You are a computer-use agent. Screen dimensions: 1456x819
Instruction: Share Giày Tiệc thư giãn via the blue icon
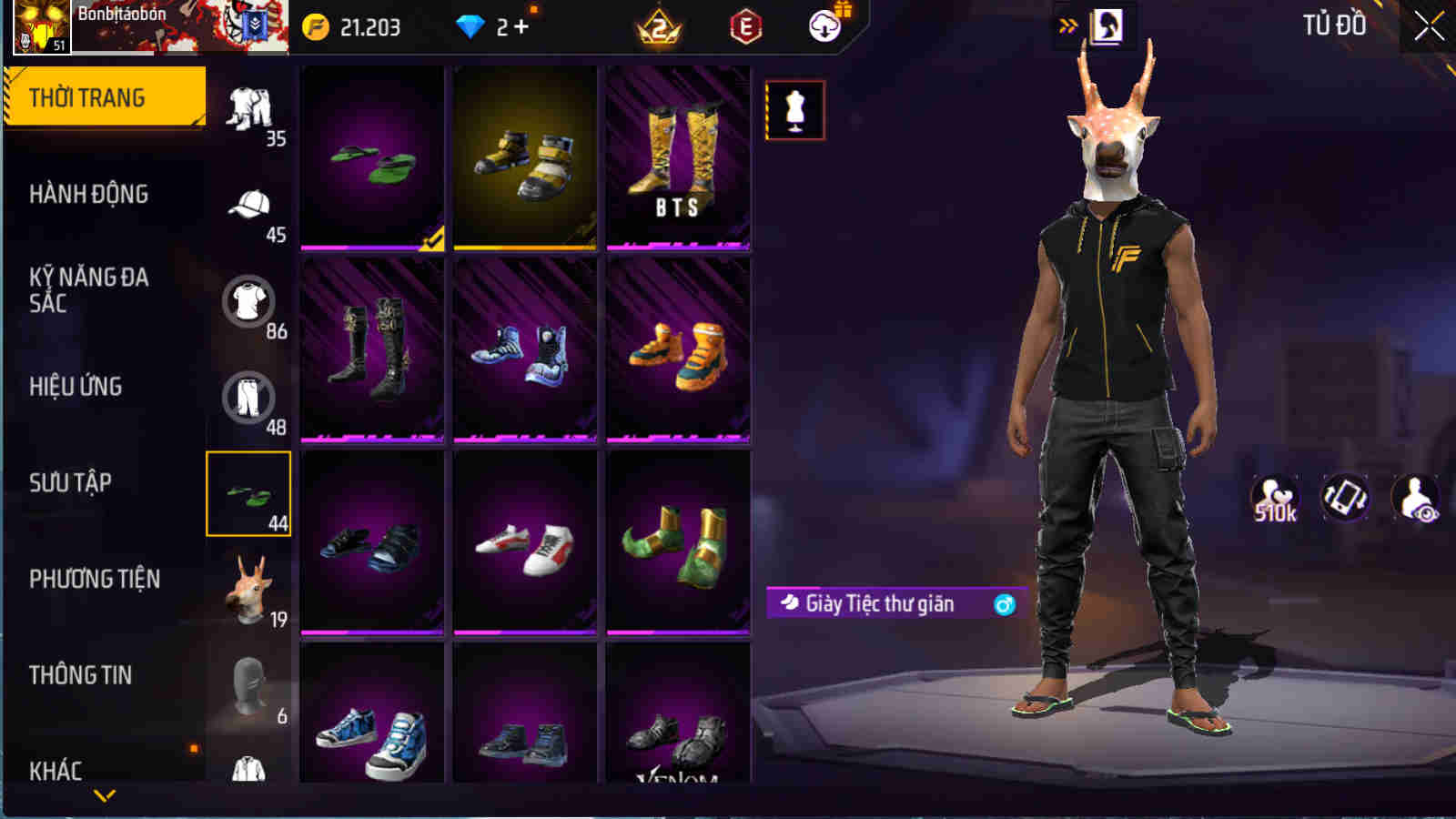[x=1003, y=602]
